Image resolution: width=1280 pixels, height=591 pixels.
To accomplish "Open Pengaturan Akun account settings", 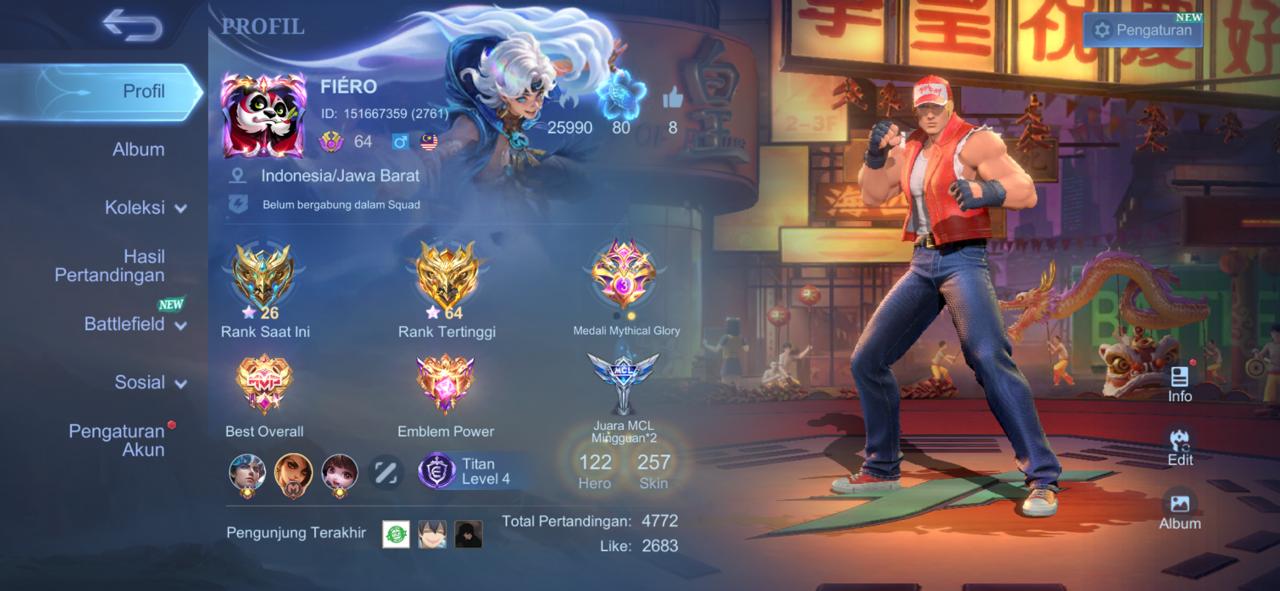I will coord(115,440).
